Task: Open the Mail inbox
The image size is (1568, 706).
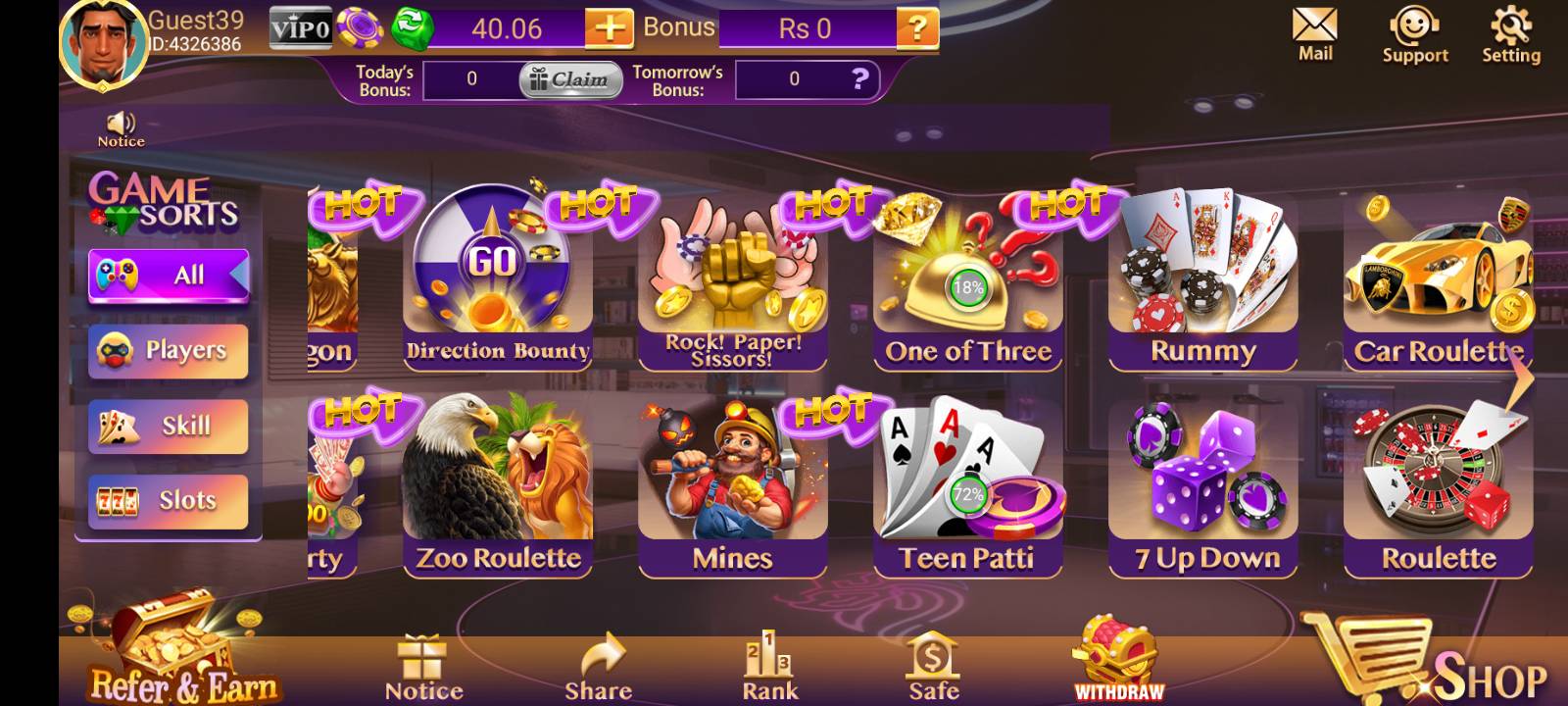Action: tap(1314, 29)
